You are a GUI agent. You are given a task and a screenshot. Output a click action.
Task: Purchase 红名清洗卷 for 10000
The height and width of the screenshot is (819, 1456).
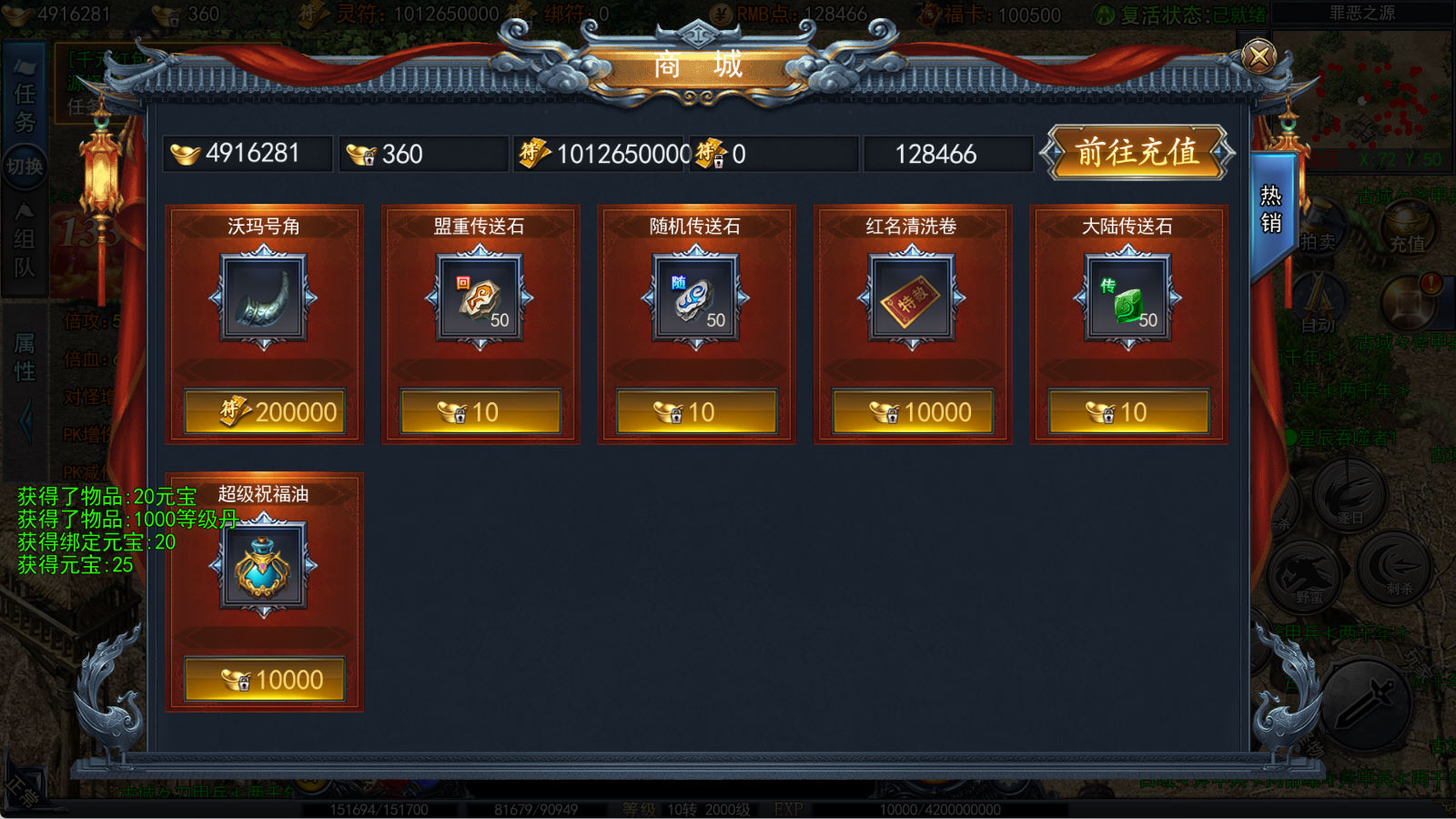click(x=913, y=412)
